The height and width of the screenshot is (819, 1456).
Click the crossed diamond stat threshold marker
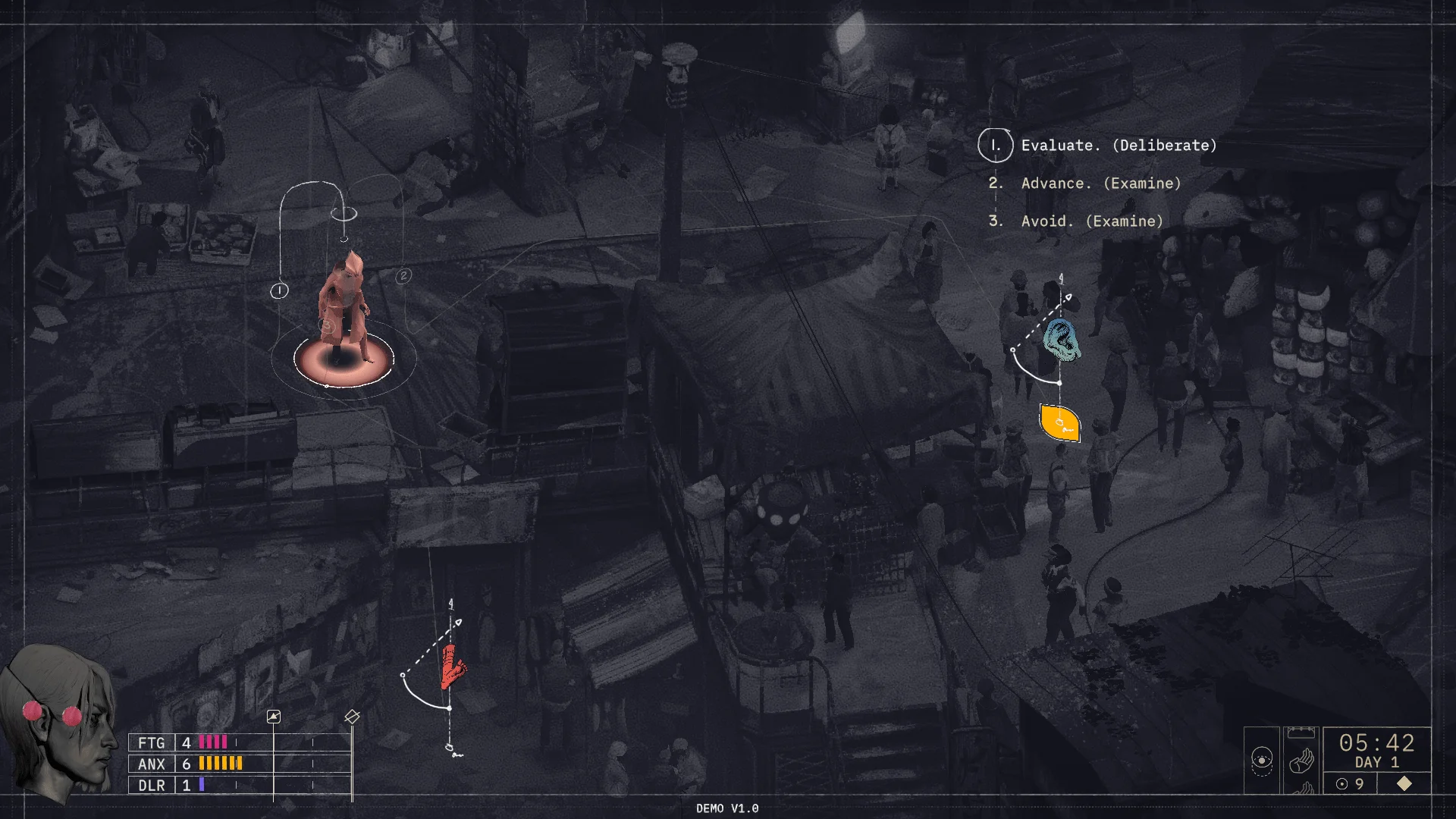tap(352, 717)
